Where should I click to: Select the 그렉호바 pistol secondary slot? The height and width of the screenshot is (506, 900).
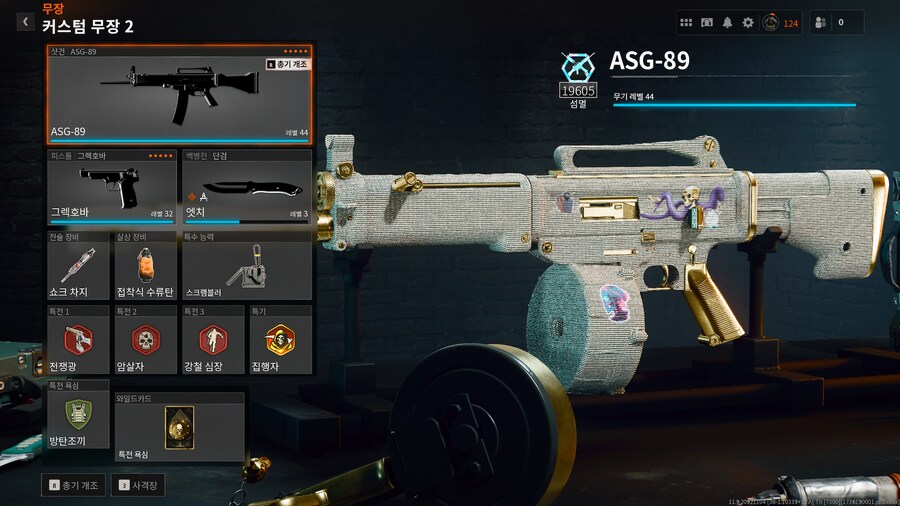[112, 187]
